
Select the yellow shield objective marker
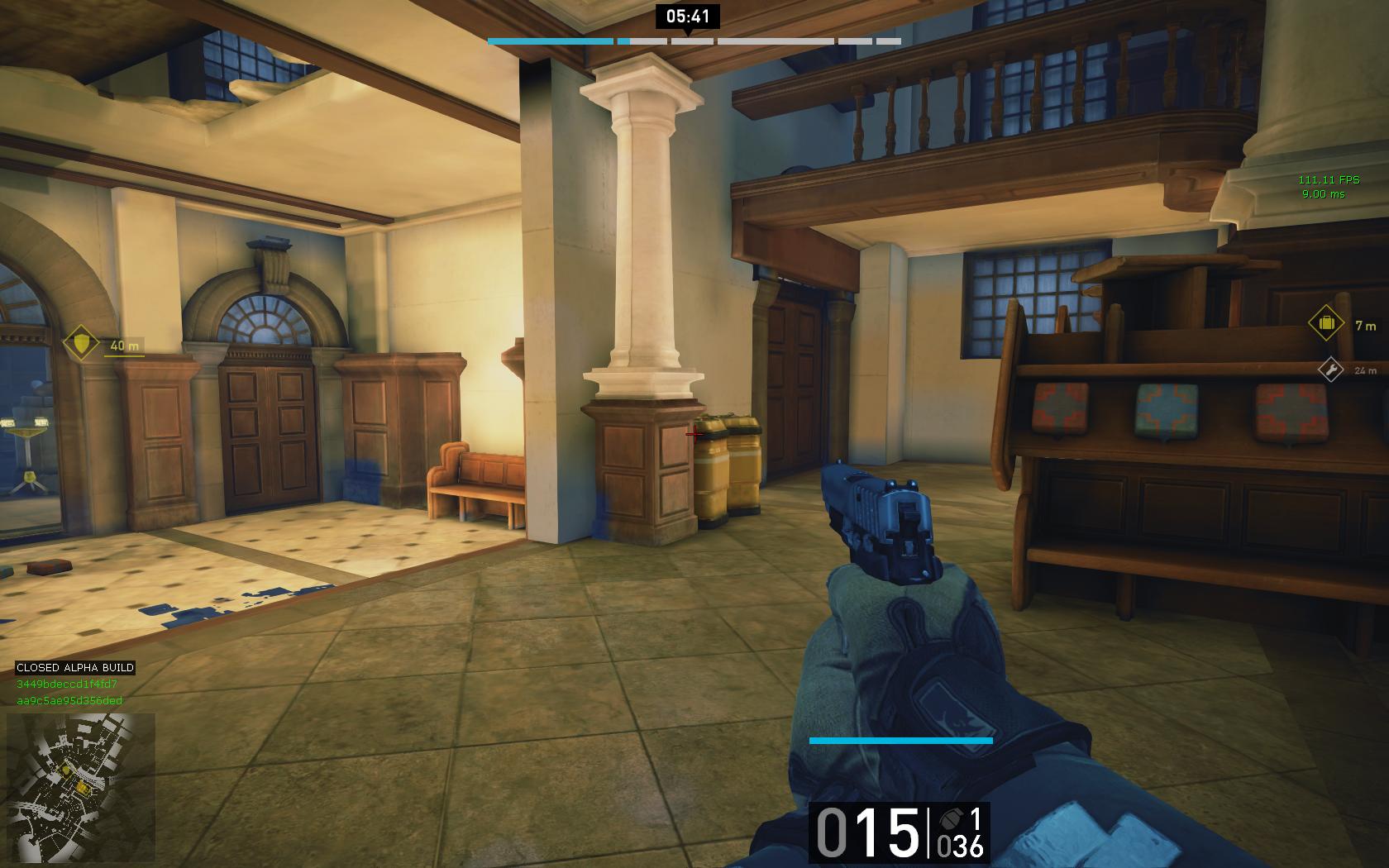coord(81,343)
